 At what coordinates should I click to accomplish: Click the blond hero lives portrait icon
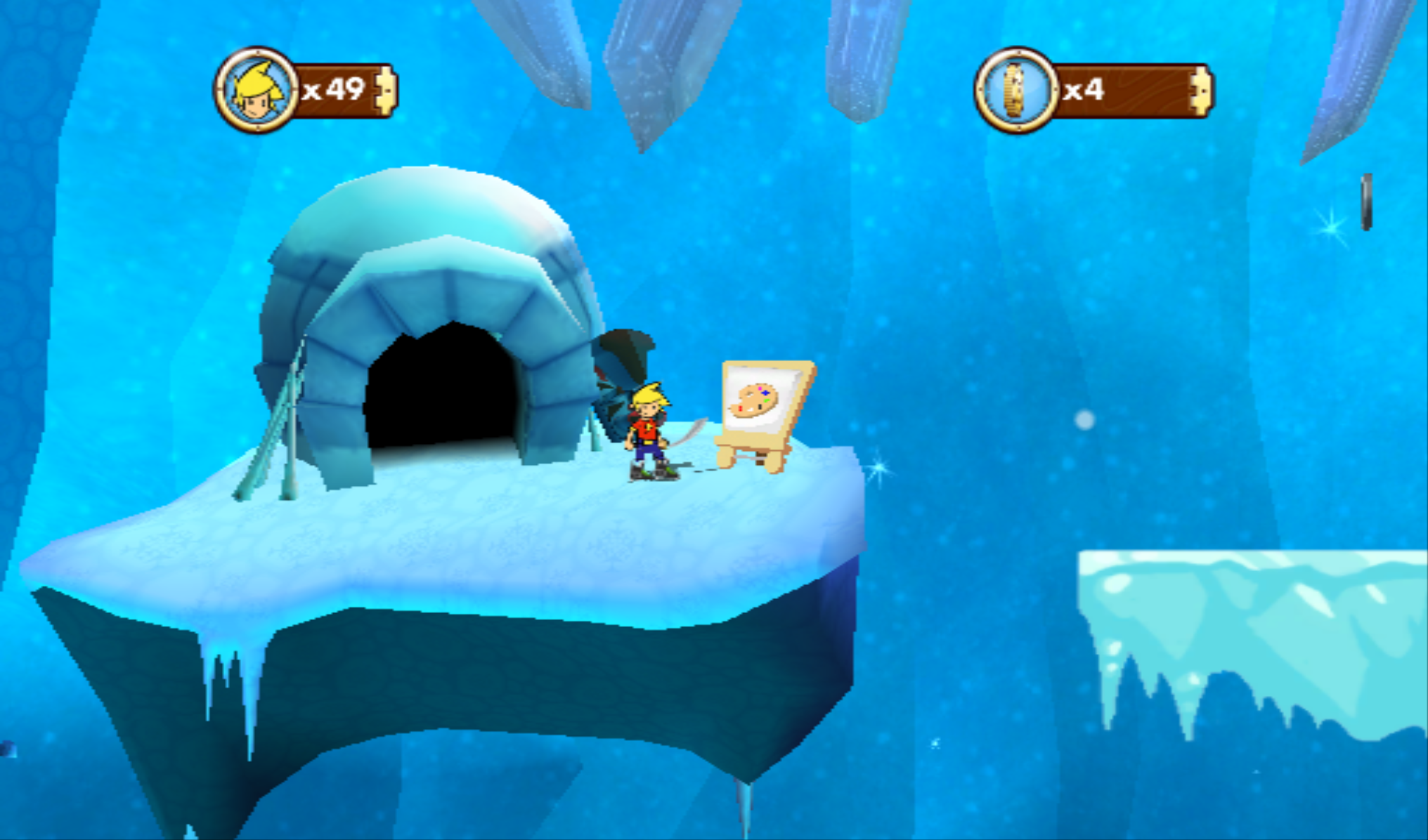click(257, 91)
